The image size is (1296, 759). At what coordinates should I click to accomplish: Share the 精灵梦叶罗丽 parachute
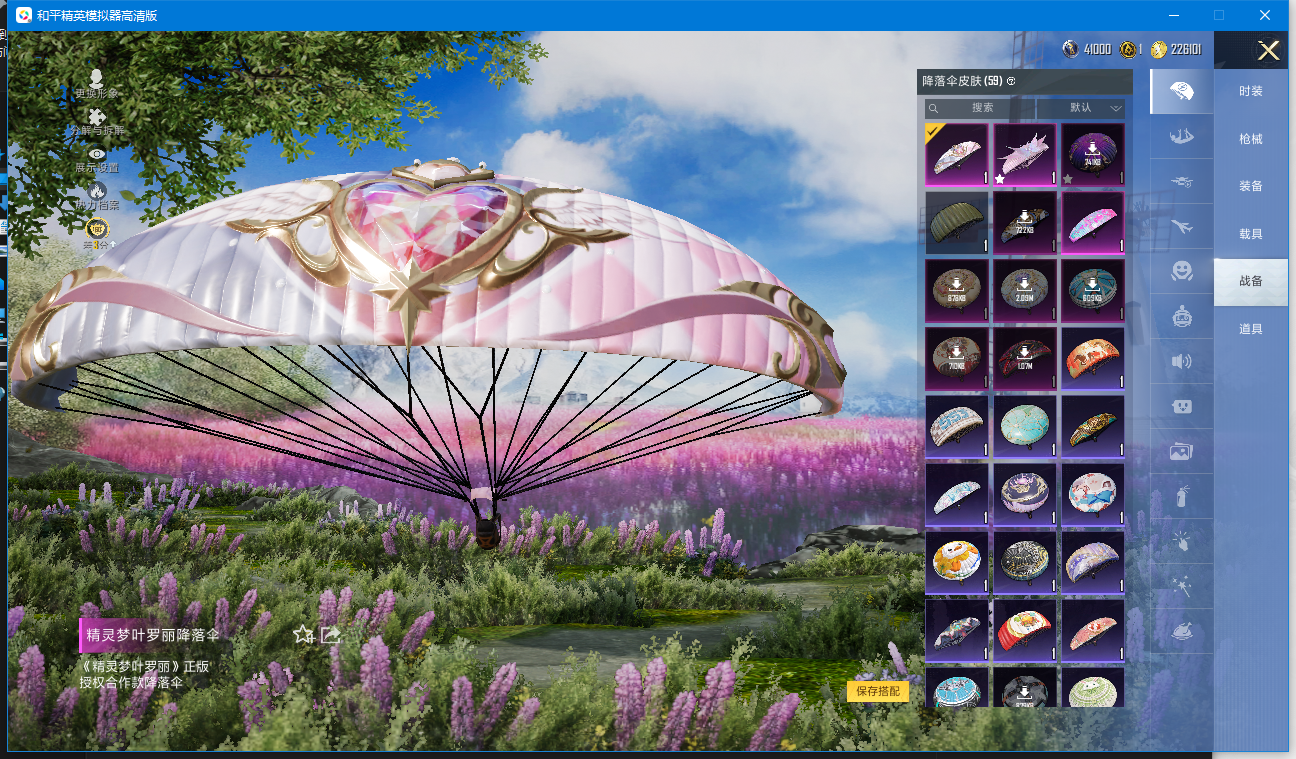click(x=331, y=634)
